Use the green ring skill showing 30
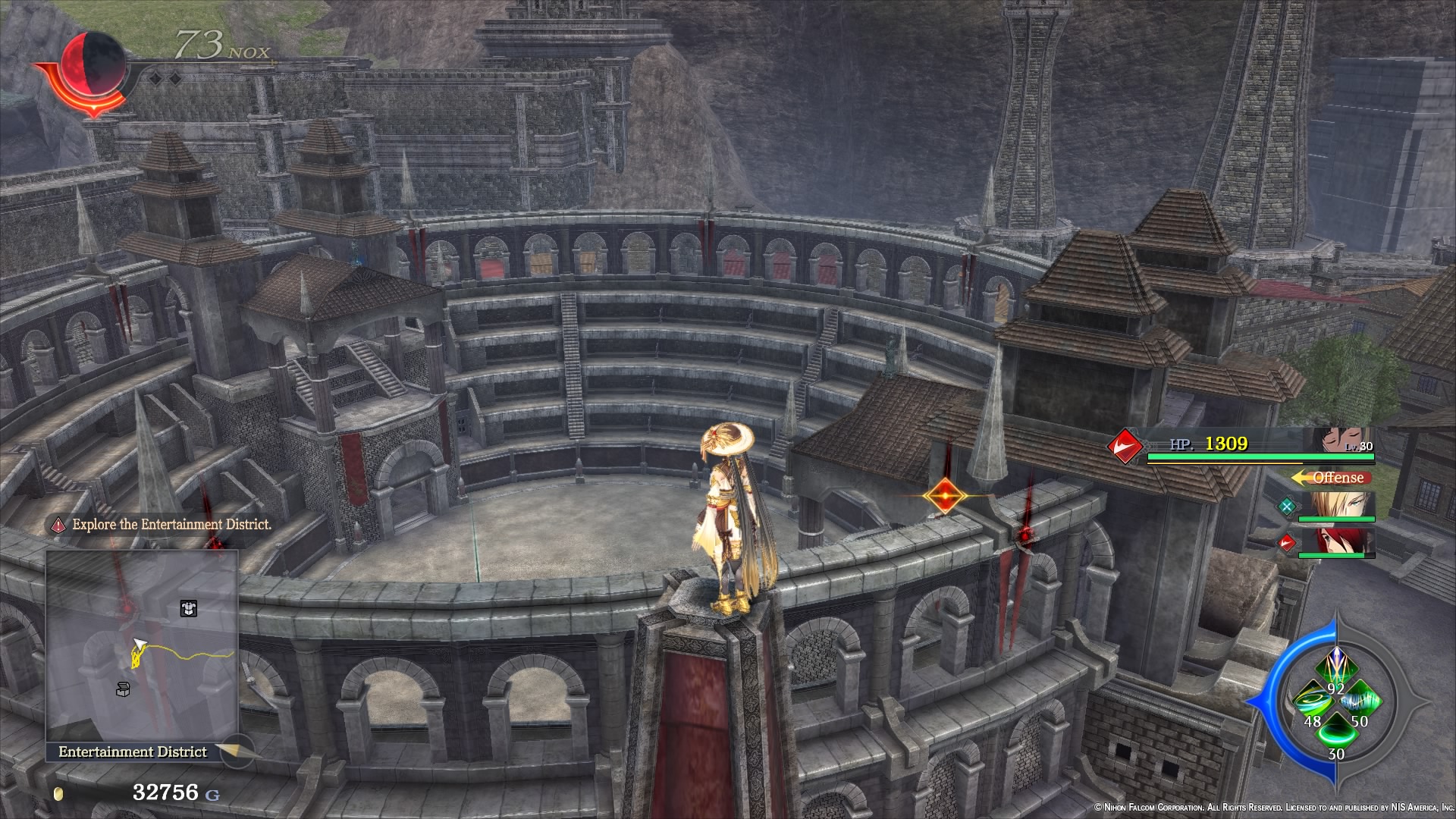This screenshot has height=819, width=1456. click(1337, 733)
